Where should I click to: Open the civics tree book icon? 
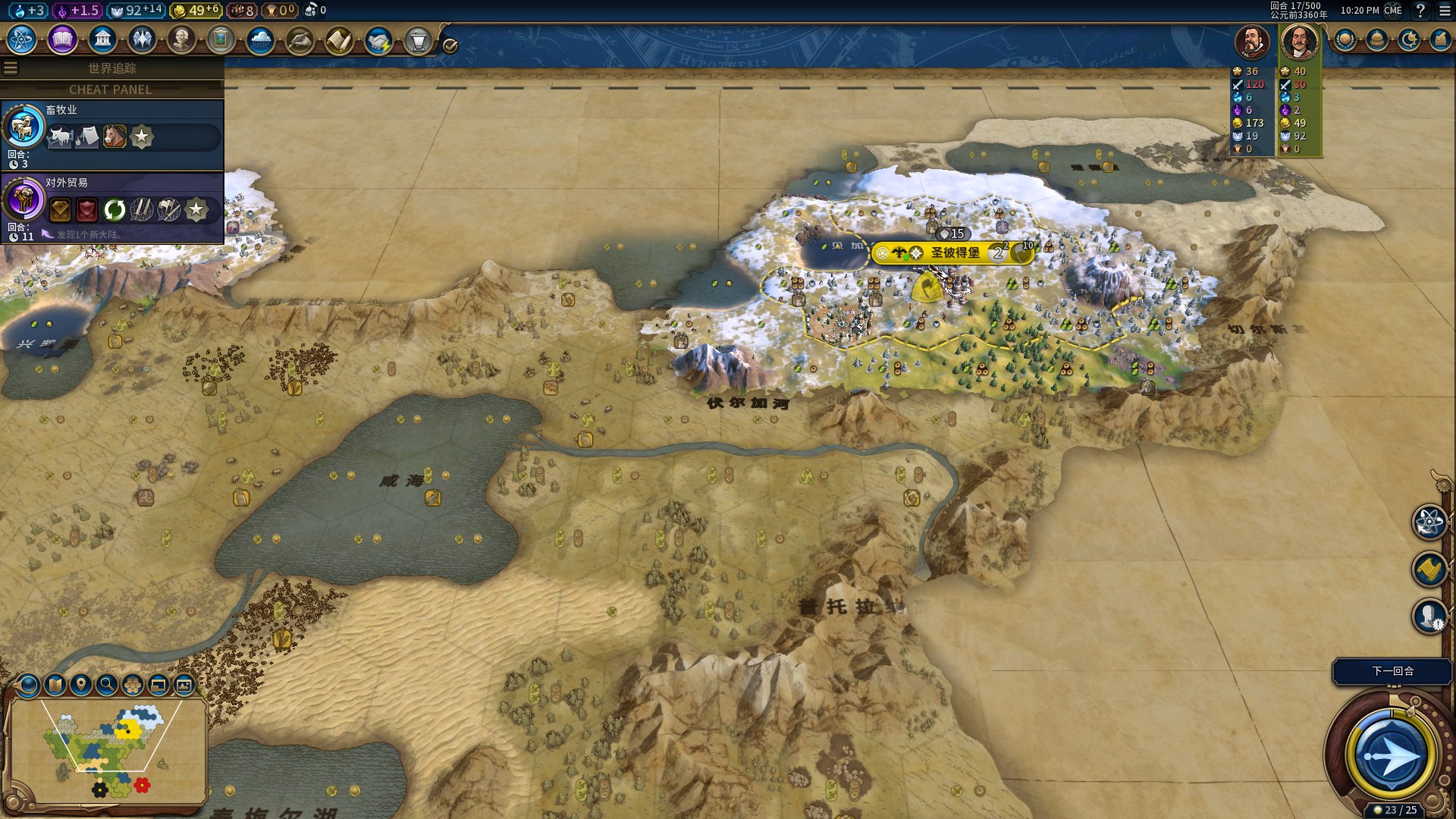(x=62, y=39)
